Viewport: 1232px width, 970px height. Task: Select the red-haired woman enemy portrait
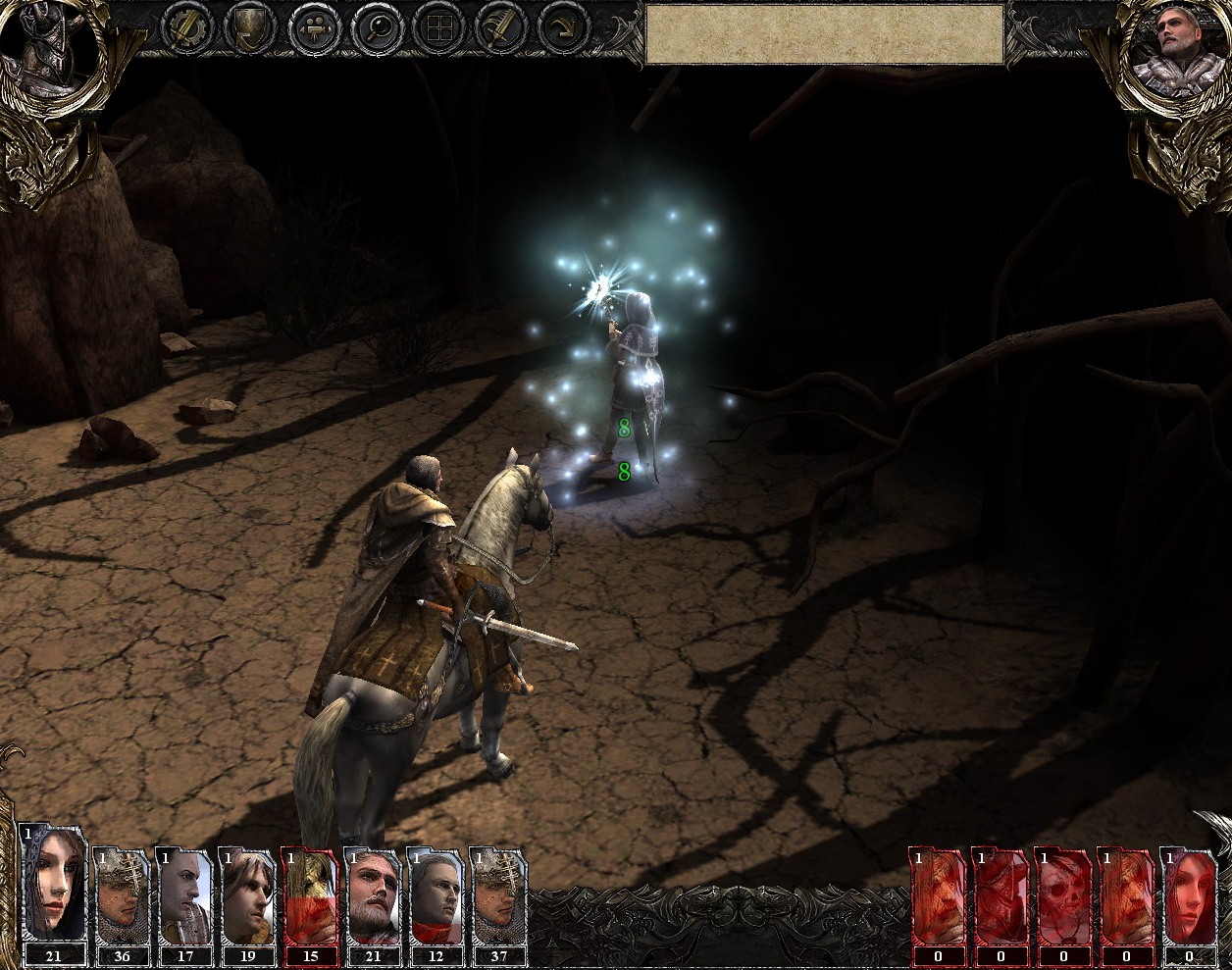click(x=1189, y=896)
